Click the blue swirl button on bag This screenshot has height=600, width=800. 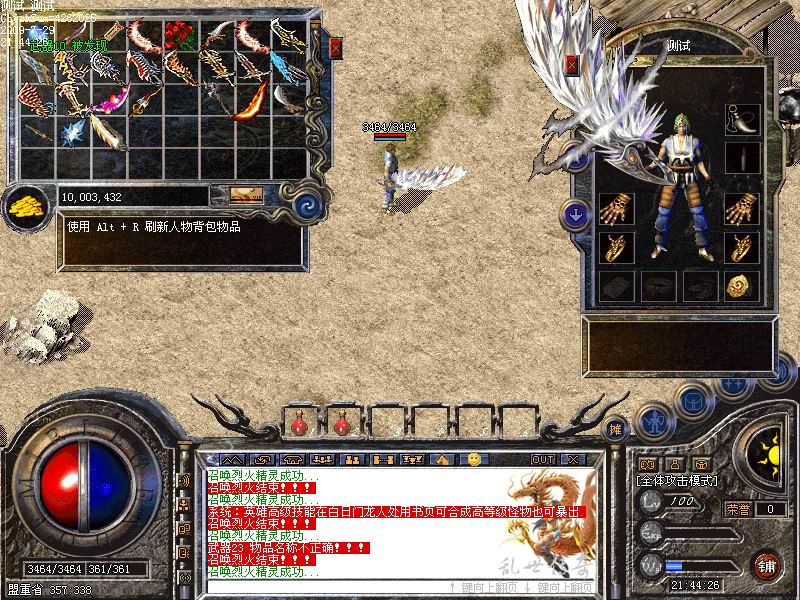[308, 206]
